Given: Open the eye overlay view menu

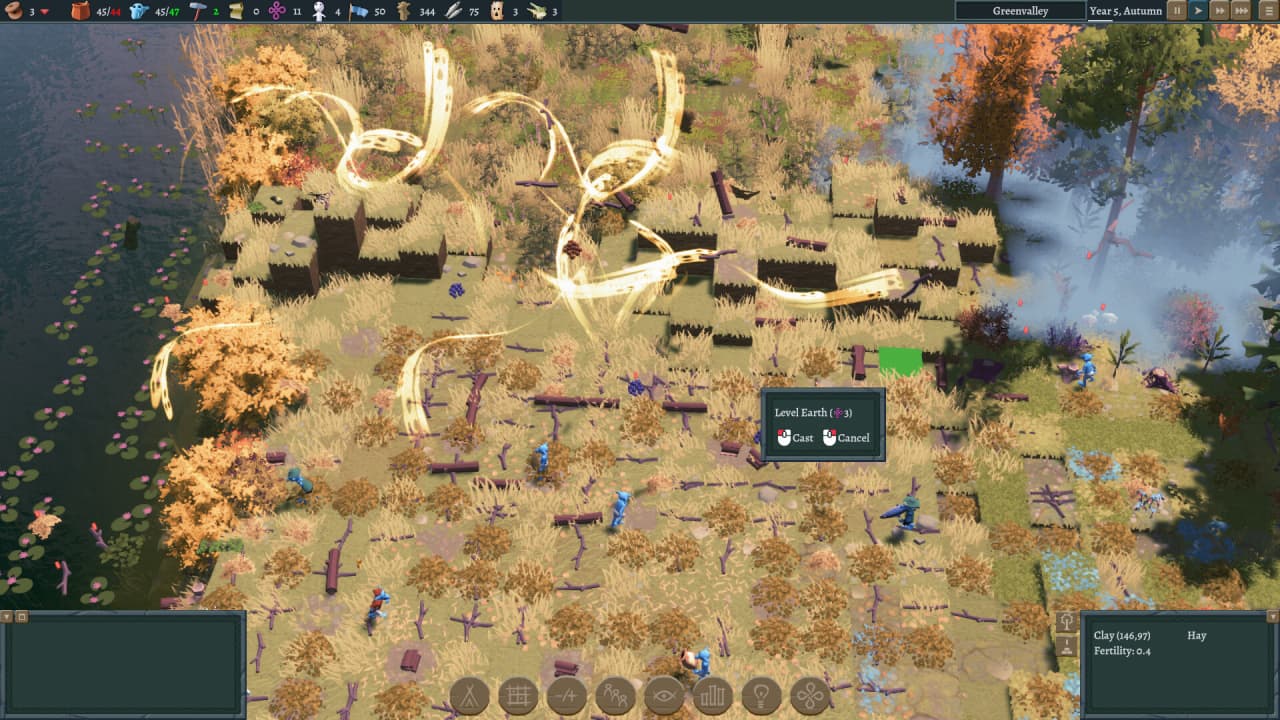Looking at the screenshot, I should point(664,696).
